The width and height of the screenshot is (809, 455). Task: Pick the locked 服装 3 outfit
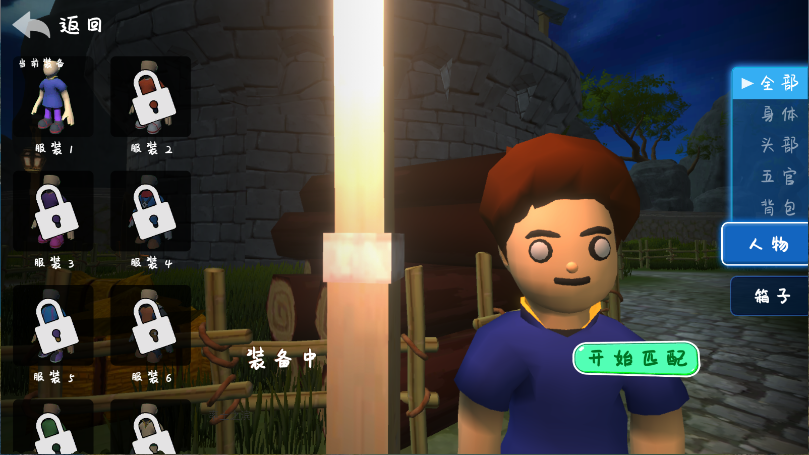point(53,211)
